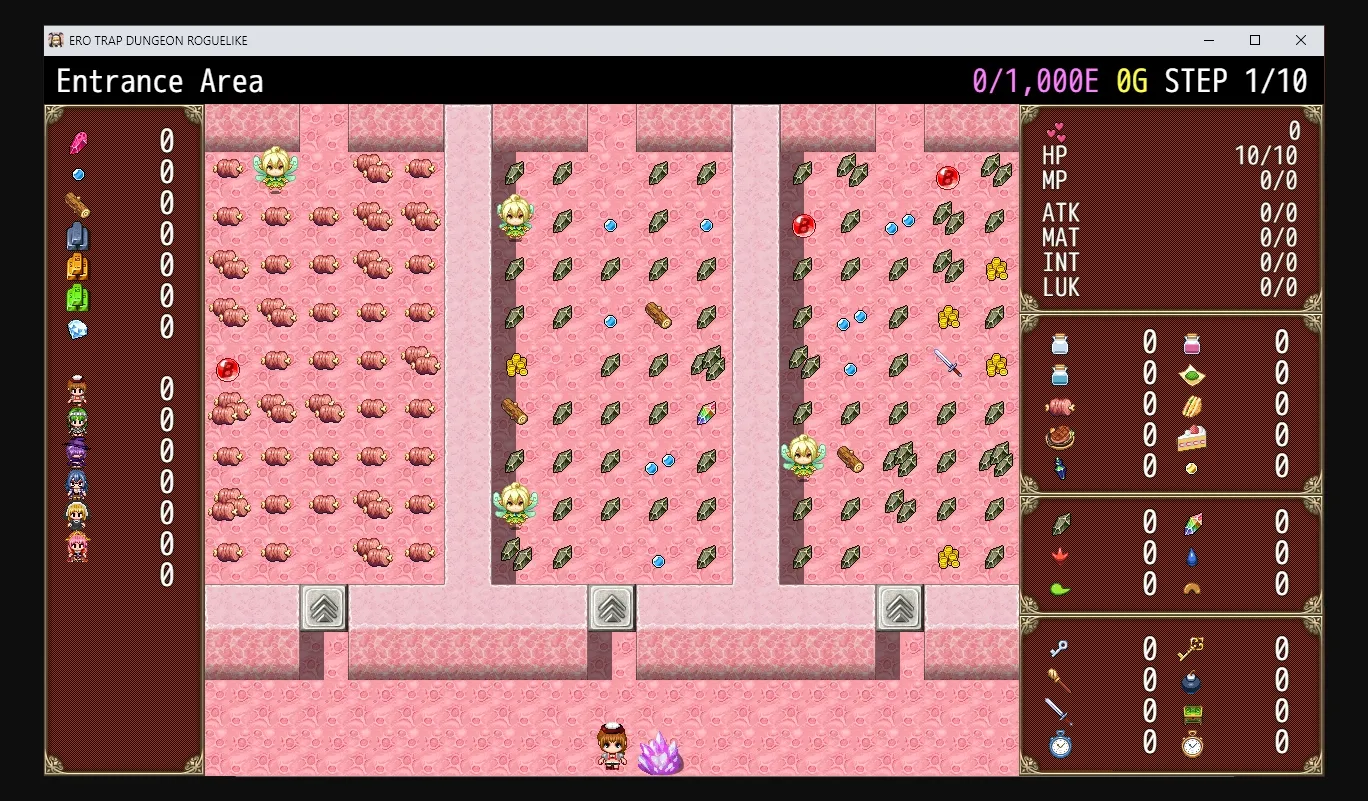1368x801 pixels.
Task: Click the green crystal material icon
Action: (1060, 522)
